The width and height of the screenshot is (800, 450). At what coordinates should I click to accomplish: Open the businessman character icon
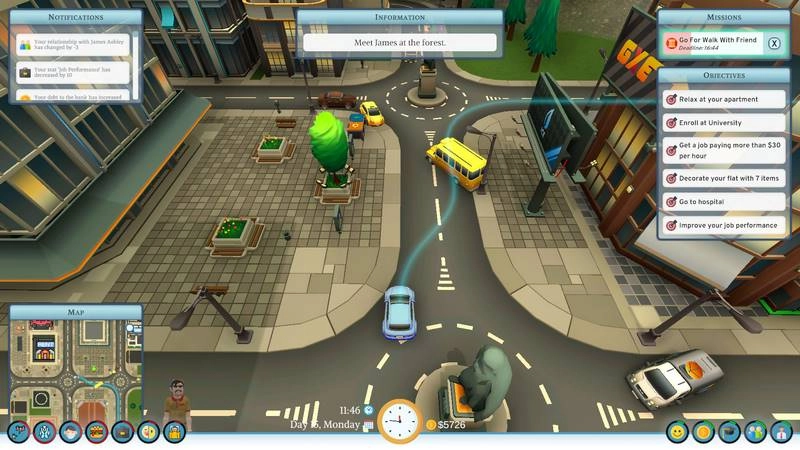coord(781,433)
